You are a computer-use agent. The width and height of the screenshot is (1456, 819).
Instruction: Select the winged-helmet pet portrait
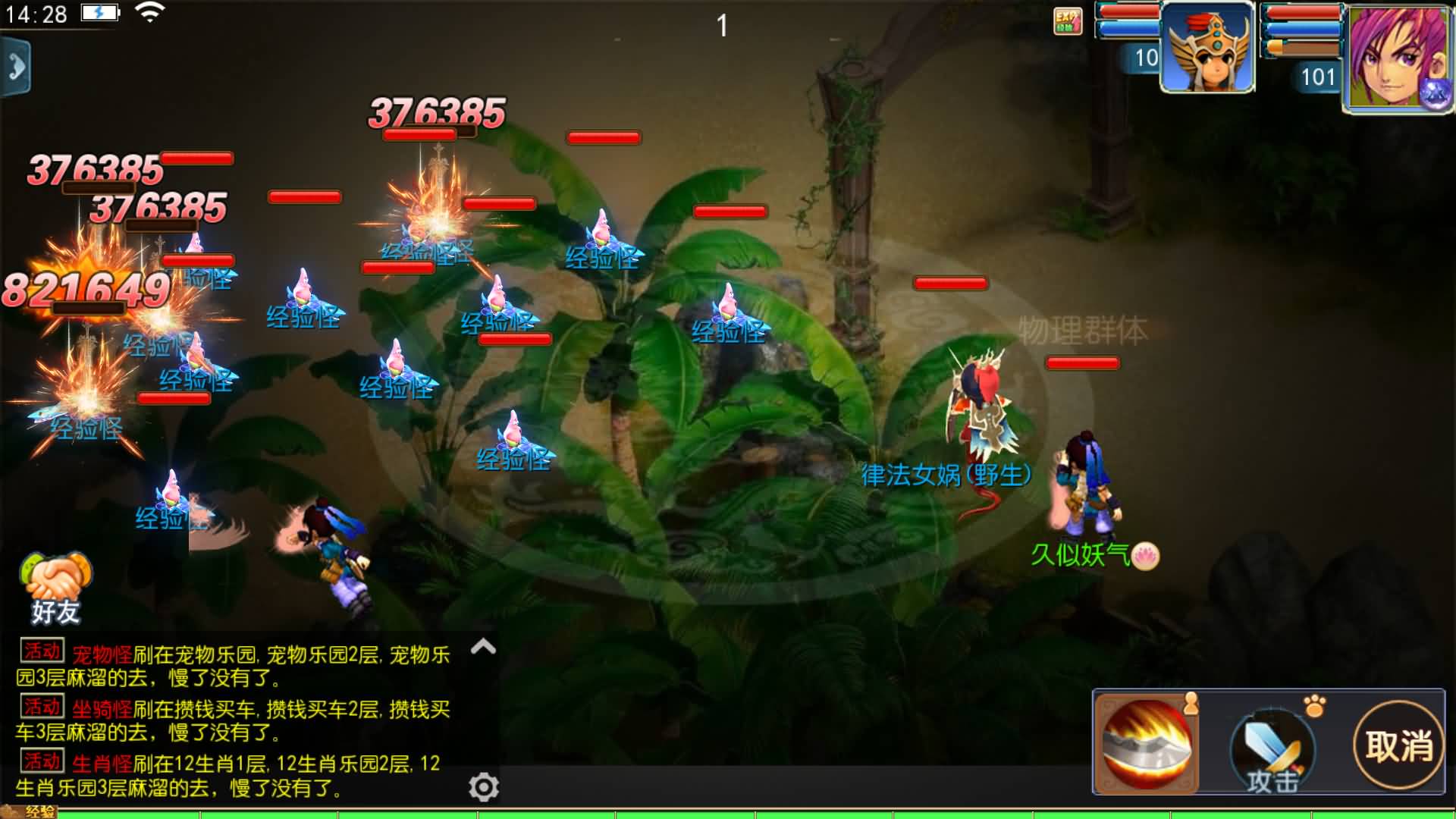pos(1207,49)
